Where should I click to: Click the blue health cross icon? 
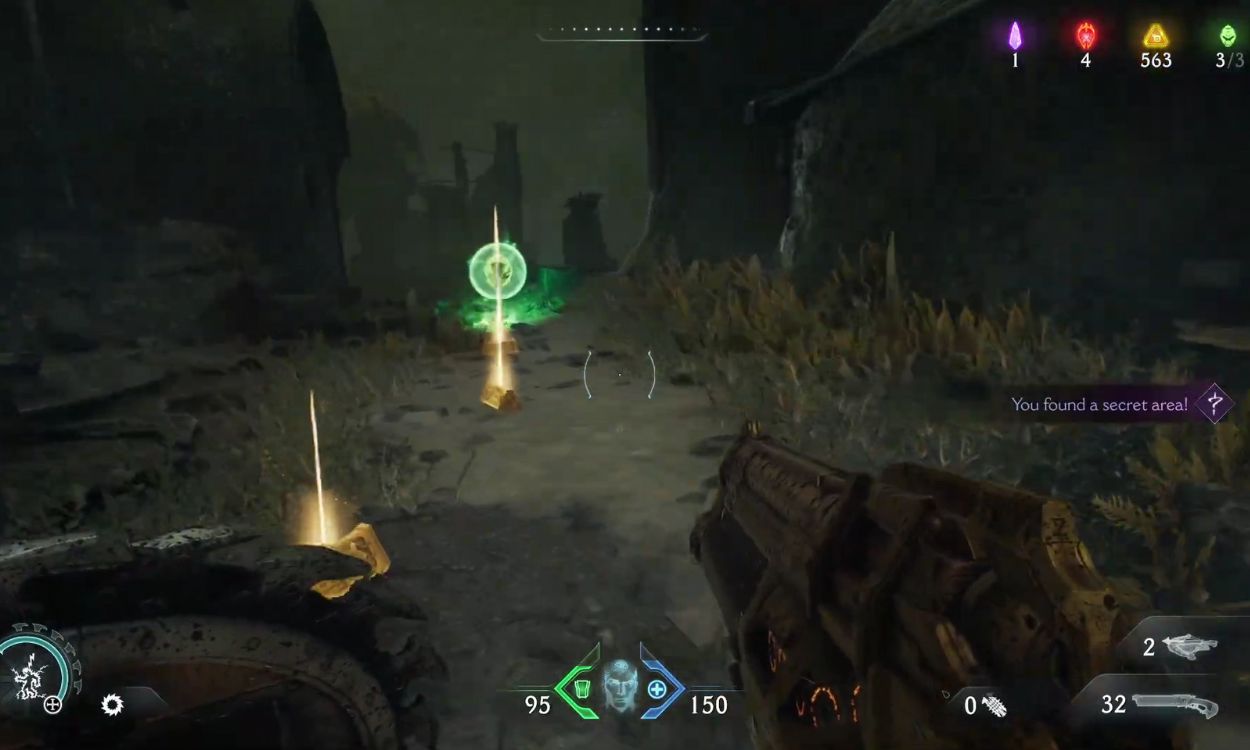pos(656,689)
